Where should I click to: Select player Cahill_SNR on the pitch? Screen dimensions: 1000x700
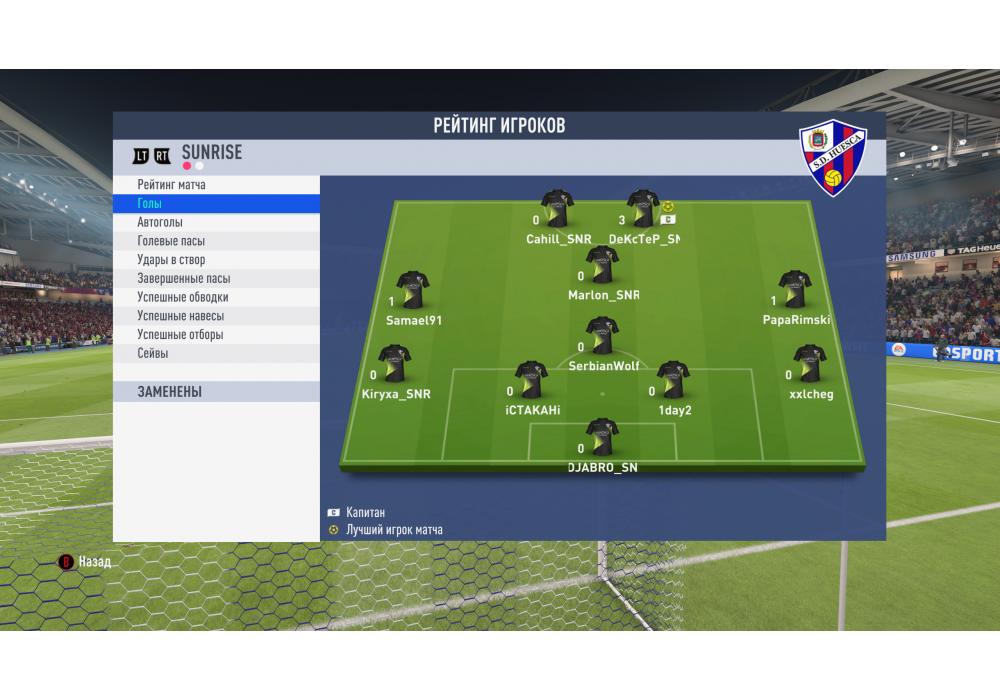(x=557, y=209)
